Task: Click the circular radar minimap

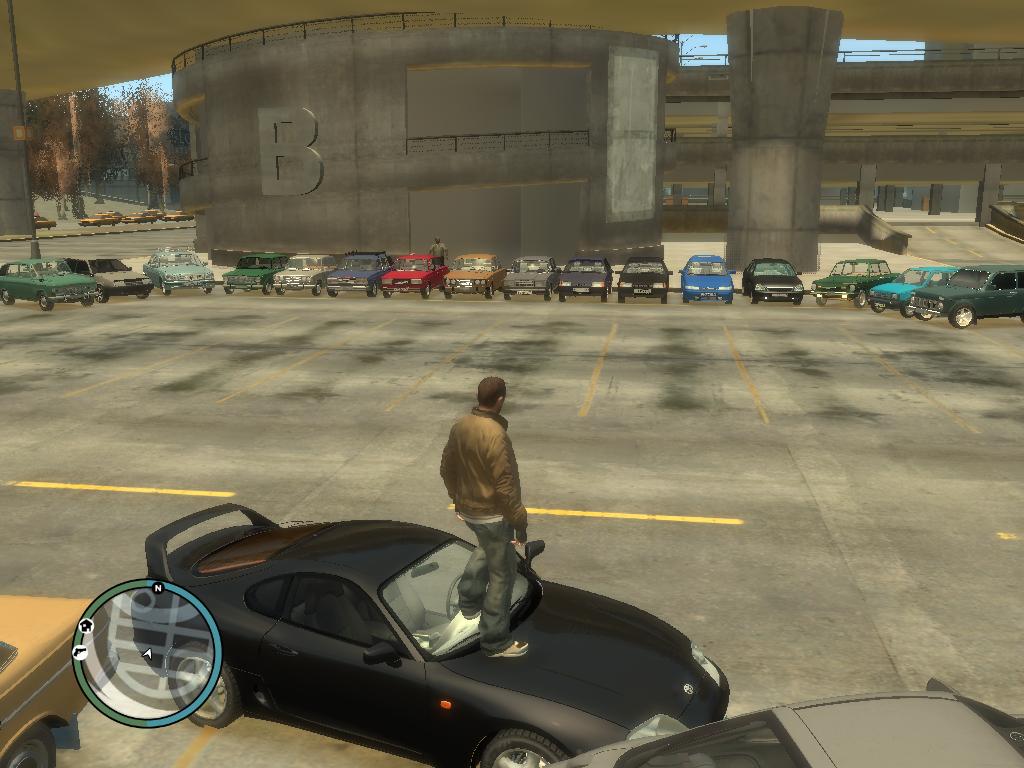Action: pyautogui.click(x=148, y=652)
